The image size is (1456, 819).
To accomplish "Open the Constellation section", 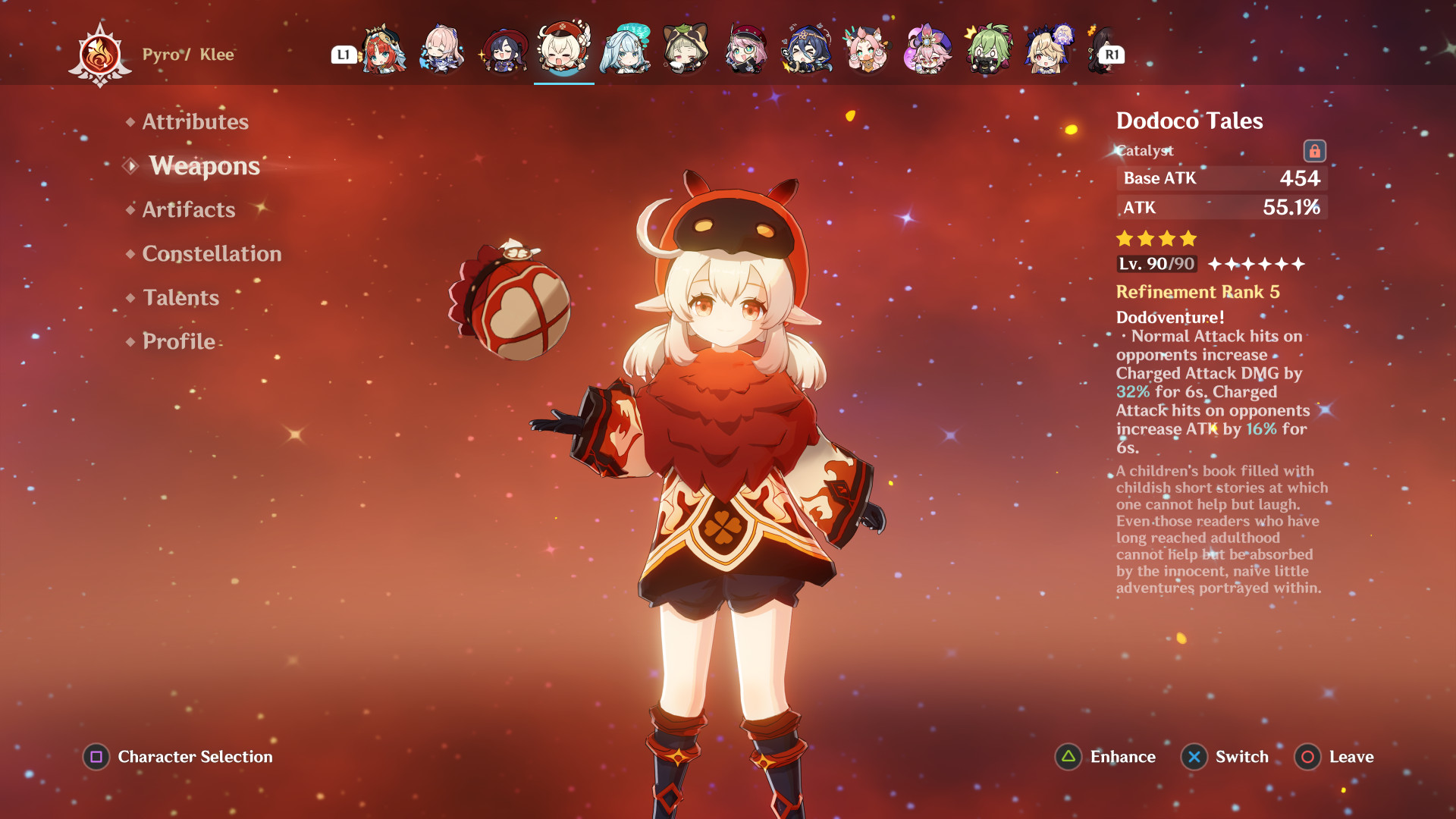I will pos(212,254).
